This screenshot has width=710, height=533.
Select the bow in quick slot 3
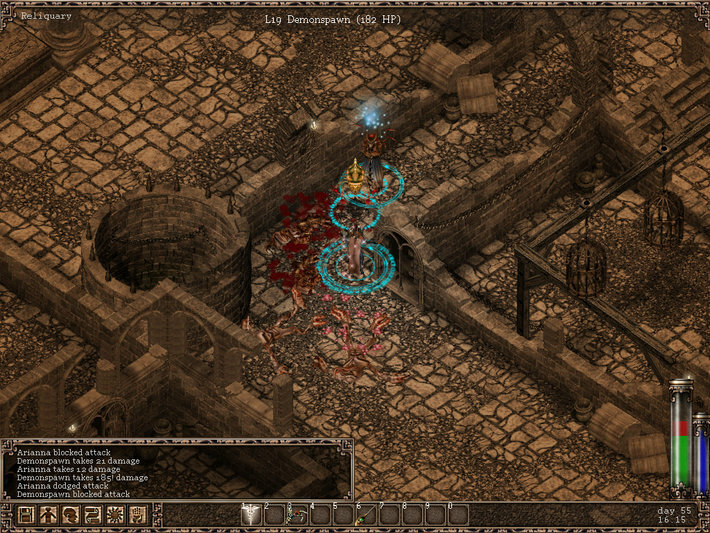pos(297,515)
